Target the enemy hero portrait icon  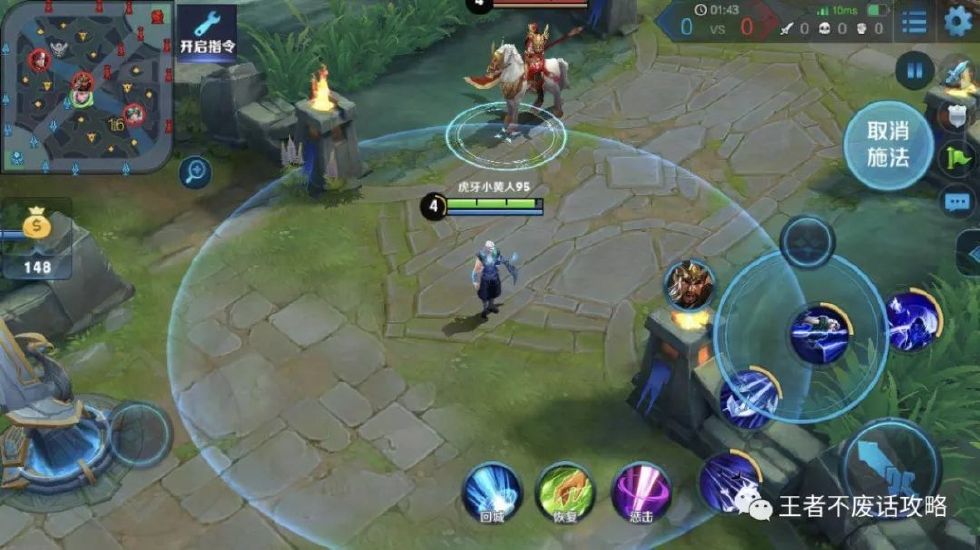689,283
